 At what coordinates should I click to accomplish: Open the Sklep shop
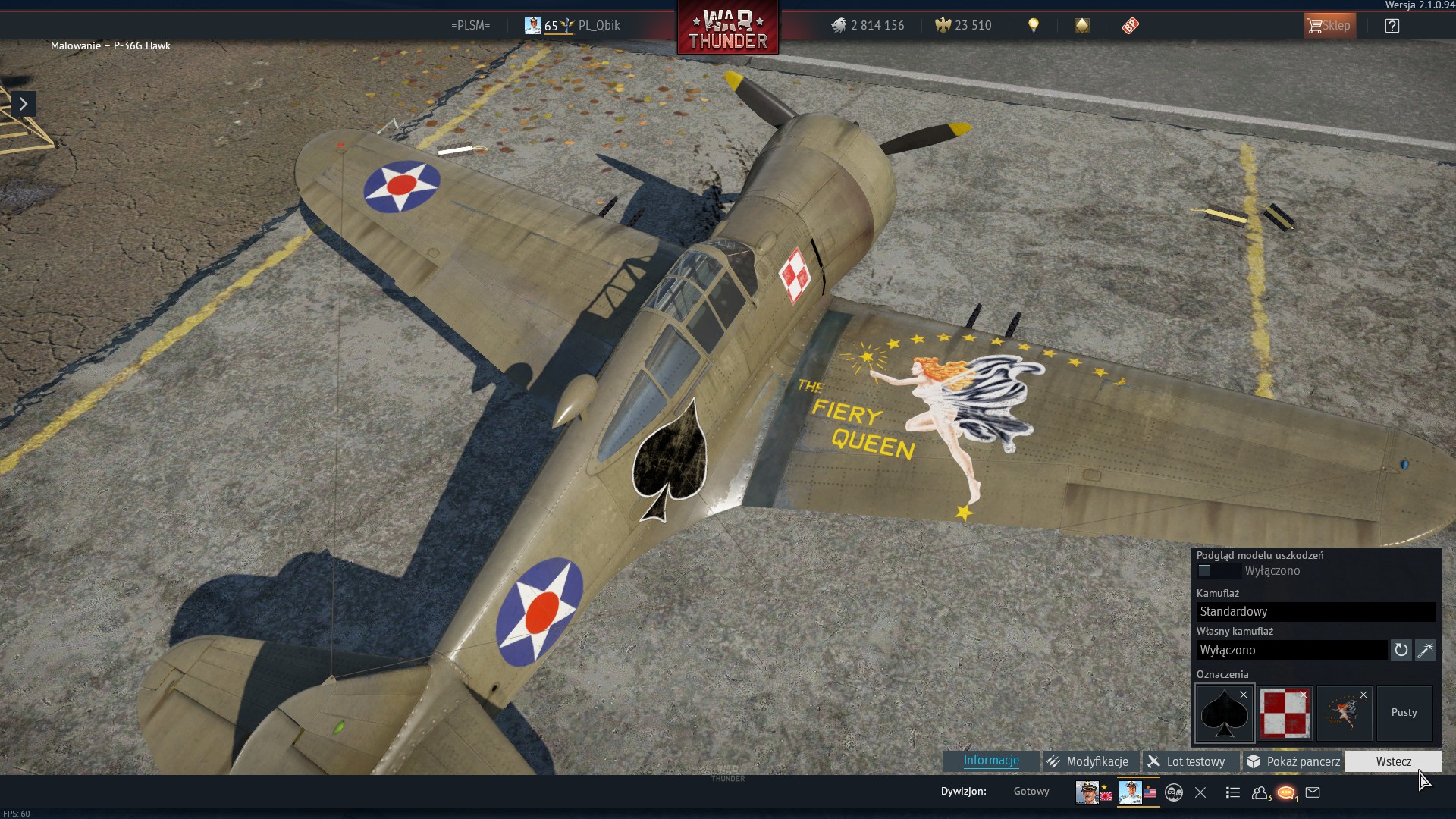(x=1329, y=26)
